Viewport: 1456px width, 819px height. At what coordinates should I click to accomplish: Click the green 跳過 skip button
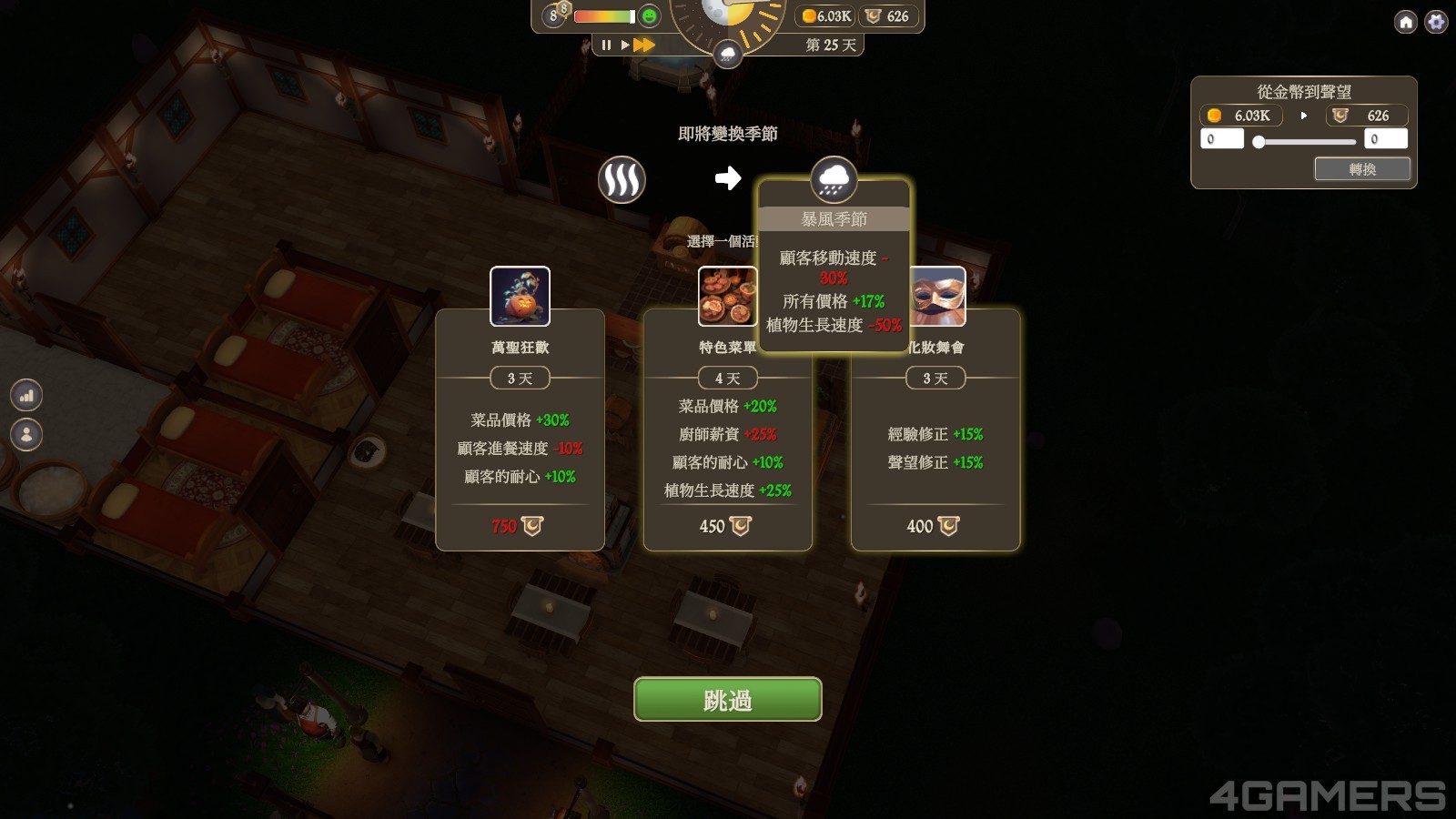tap(727, 699)
